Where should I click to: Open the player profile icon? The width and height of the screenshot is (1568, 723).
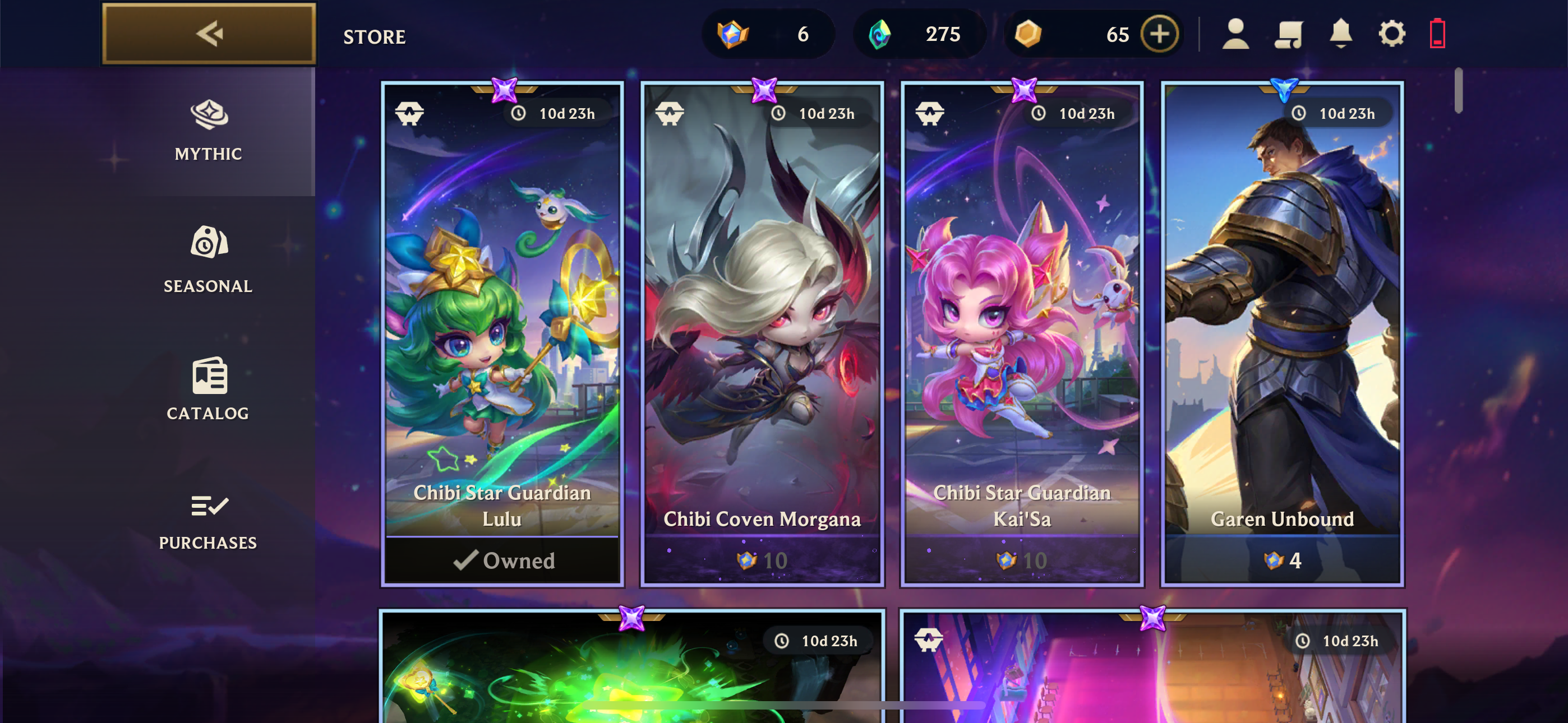click(x=1235, y=34)
